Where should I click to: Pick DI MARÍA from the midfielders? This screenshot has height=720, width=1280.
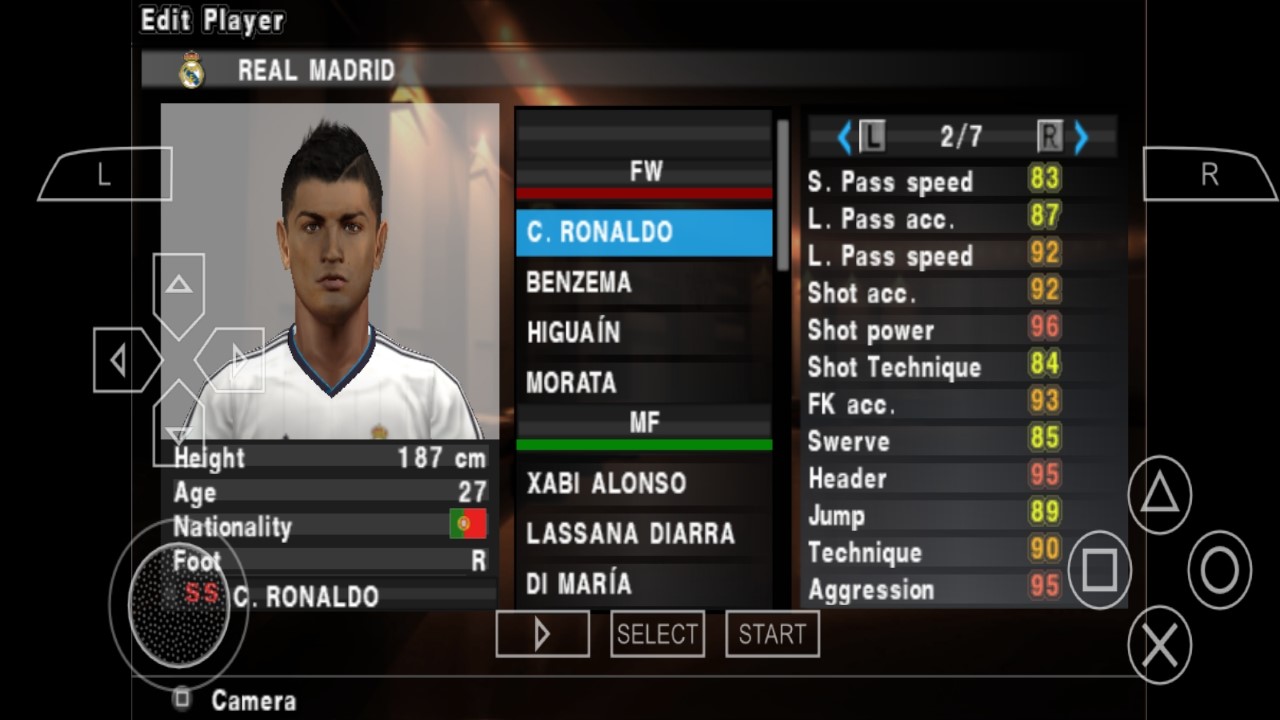pyautogui.click(x=644, y=584)
